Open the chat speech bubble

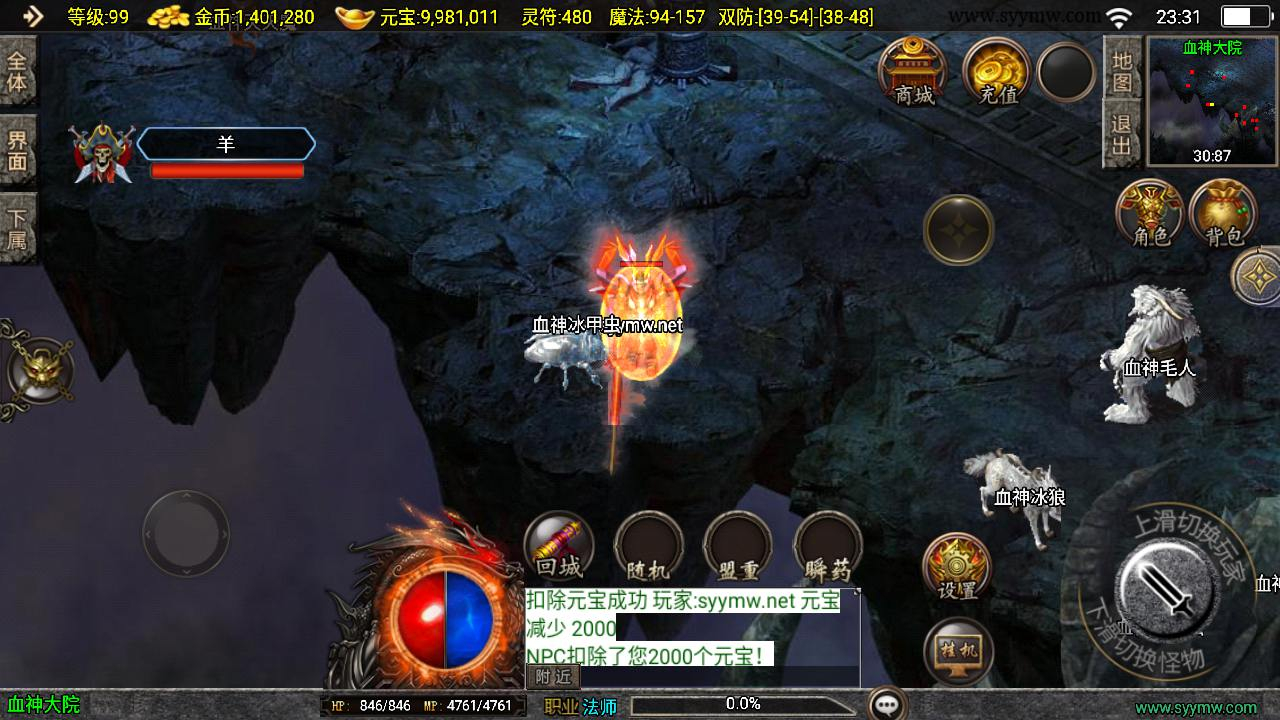(x=887, y=704)
